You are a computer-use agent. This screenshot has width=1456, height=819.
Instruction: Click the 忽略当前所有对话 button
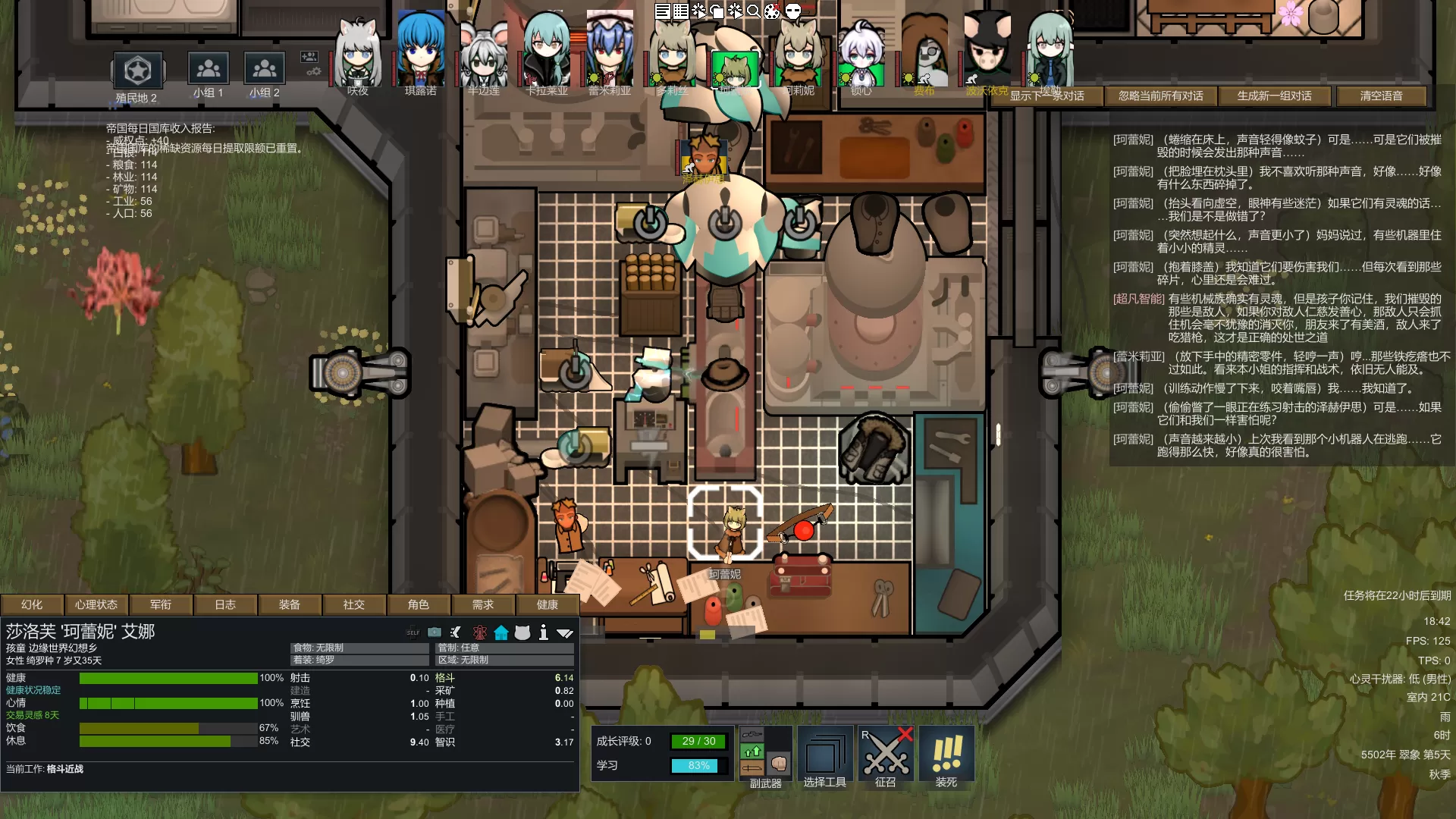point(1160,96)
